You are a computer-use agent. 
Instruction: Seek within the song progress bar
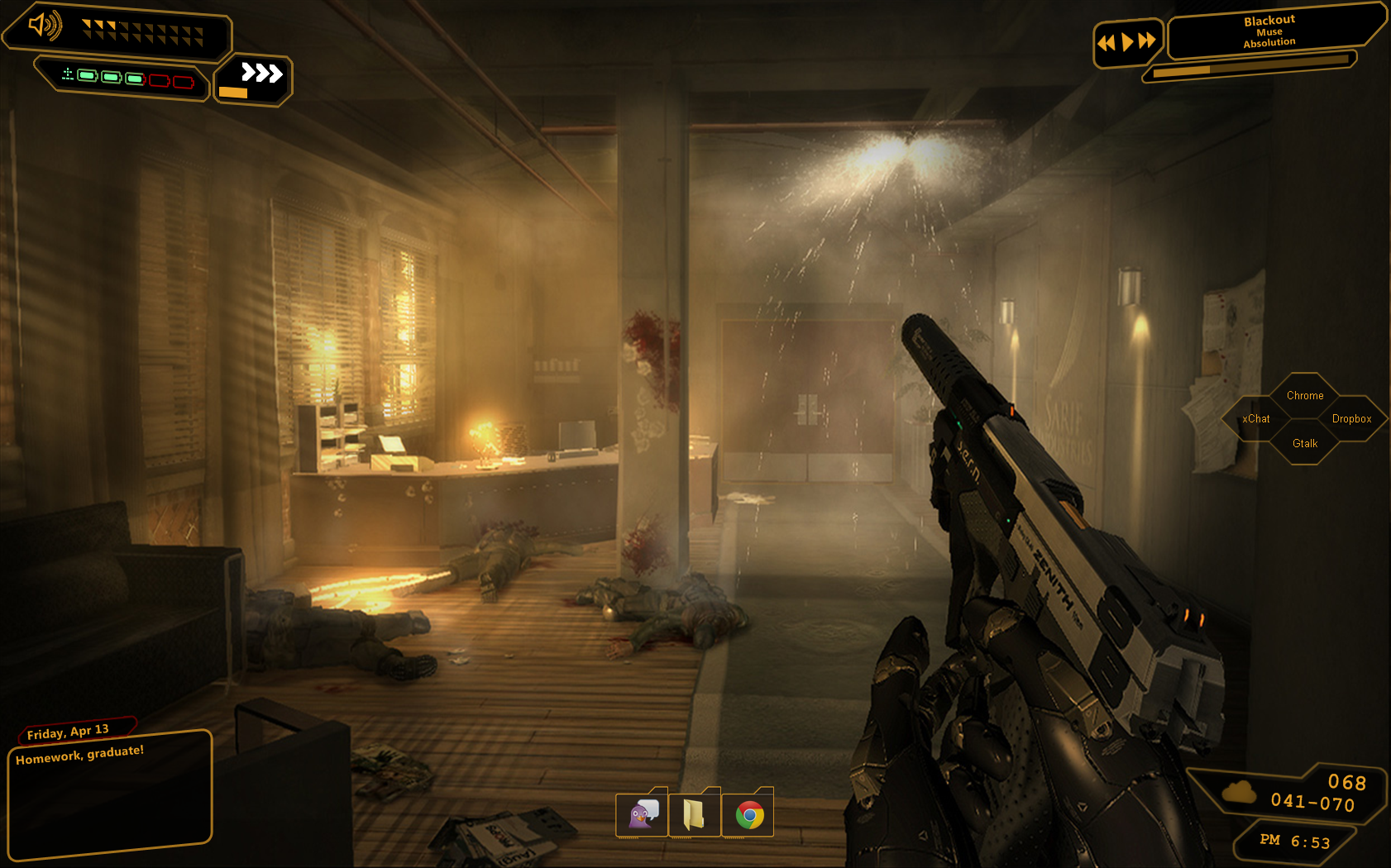pyautogui.click(x=1250, y=66)
